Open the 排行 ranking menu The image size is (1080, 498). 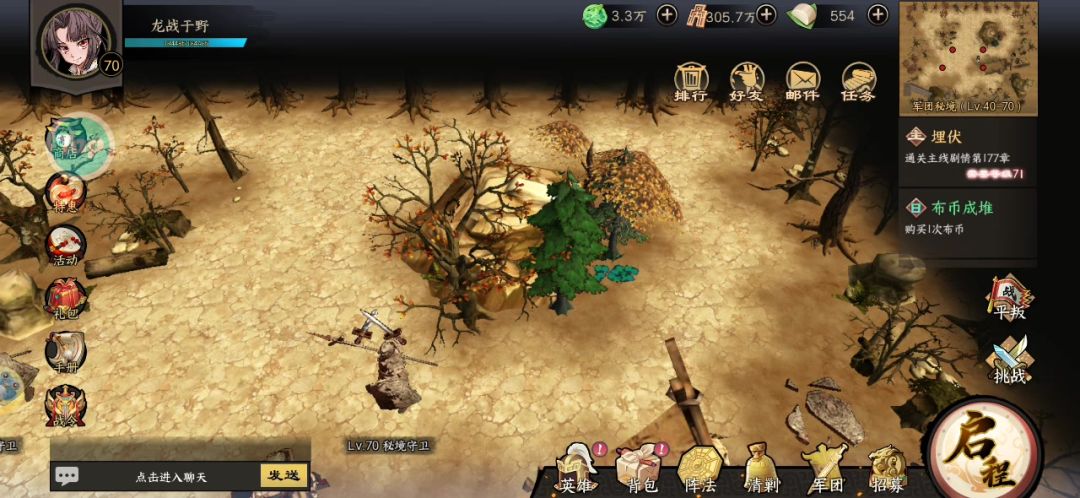tap(691, 82)
